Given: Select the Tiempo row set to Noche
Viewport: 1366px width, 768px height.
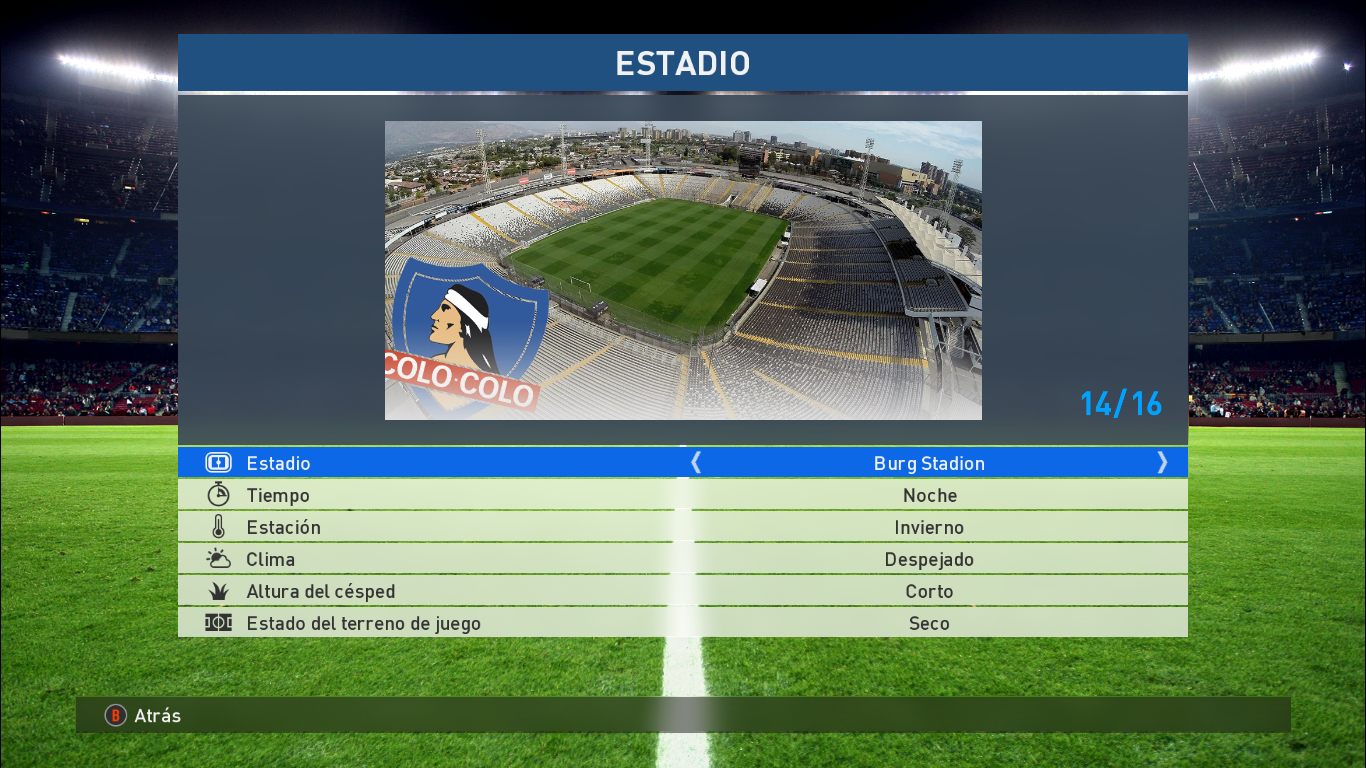Looking at the screenshot, I should coord(682,495).
